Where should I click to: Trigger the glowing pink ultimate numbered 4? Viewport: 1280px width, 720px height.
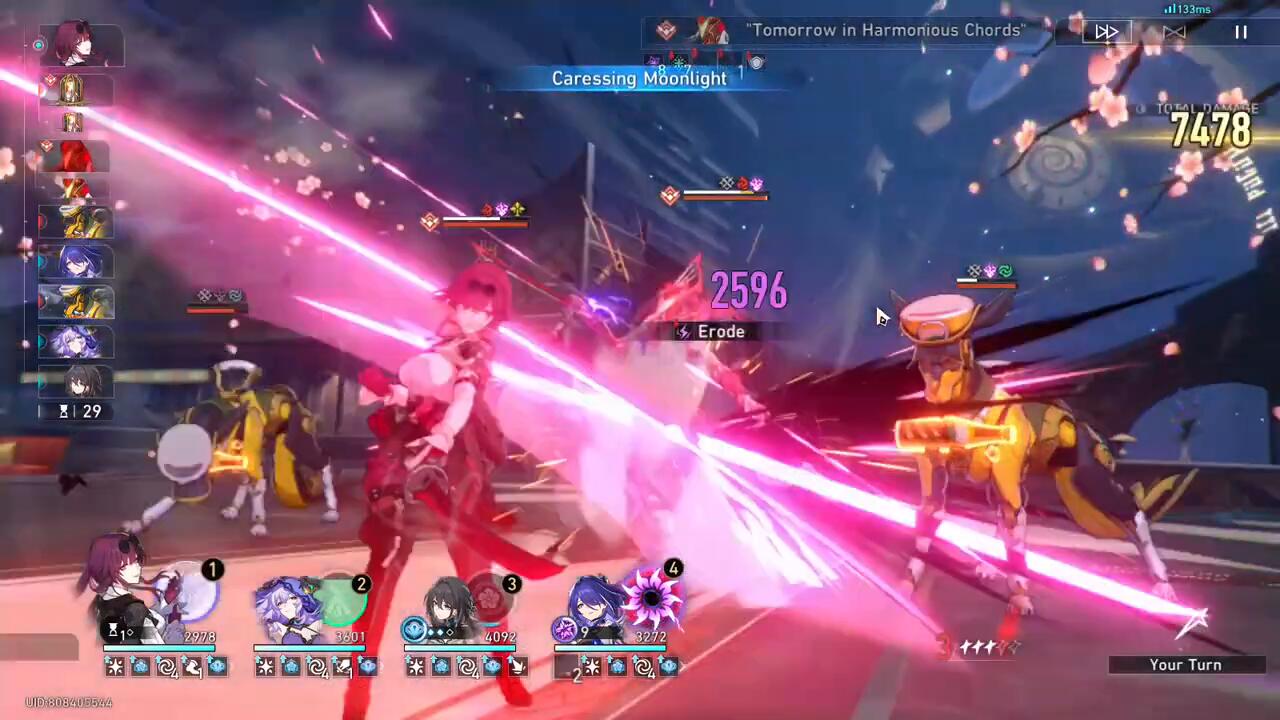[652, 597]
